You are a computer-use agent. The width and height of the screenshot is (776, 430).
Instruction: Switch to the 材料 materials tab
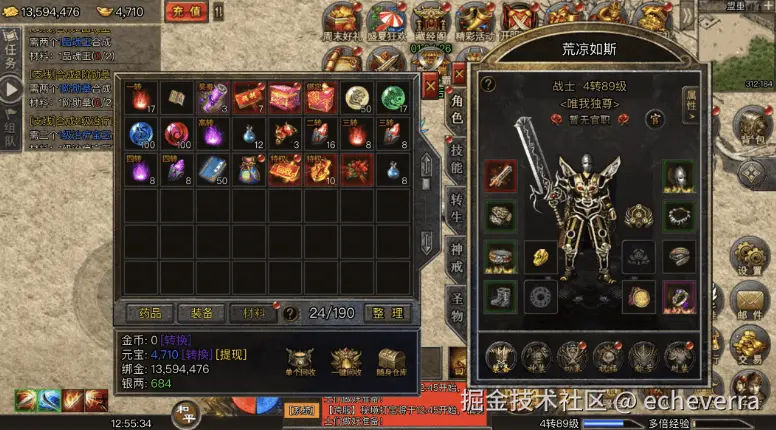[254, 313]
